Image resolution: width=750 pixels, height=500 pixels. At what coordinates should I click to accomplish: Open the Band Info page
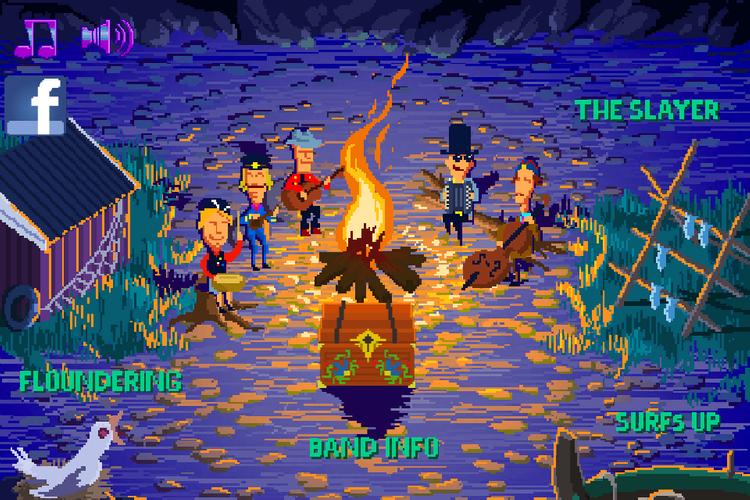[x=374, y=447]
